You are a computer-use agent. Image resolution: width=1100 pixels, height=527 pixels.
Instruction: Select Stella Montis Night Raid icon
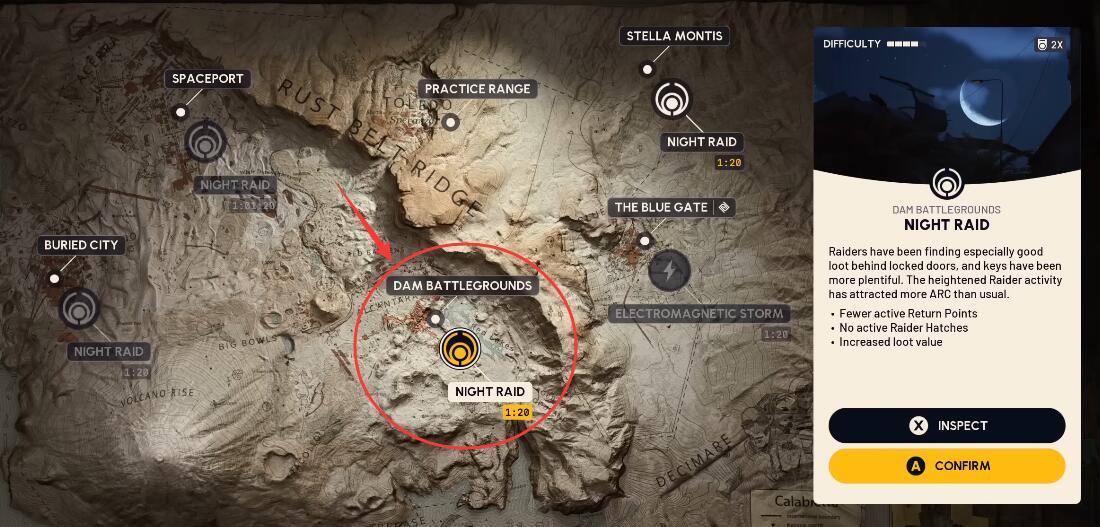point(672,100)
